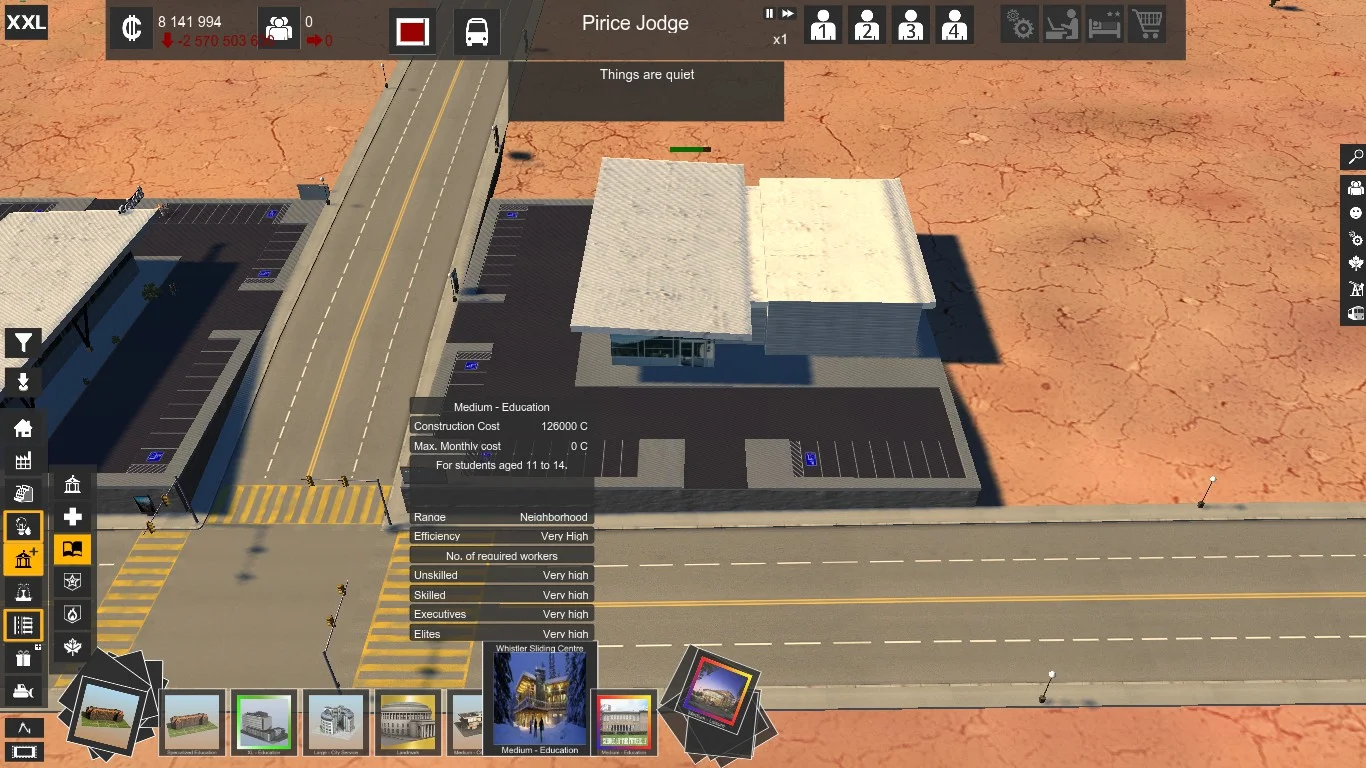1366x768 pixels.
Task: Select the citizen class 4 icon
Action: (x=955, y=25)
